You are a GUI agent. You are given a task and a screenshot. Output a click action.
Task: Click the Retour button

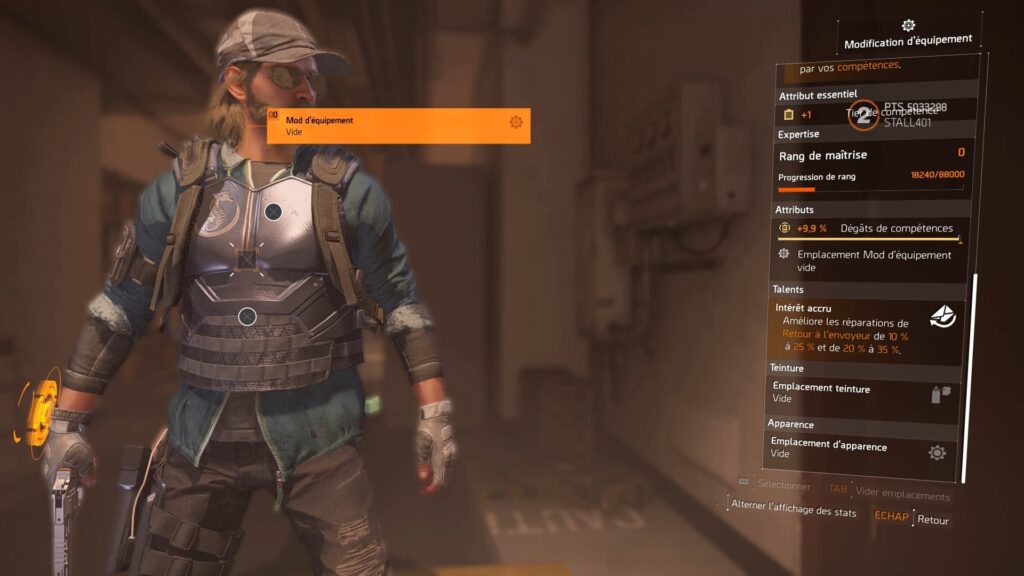point(932,520)
